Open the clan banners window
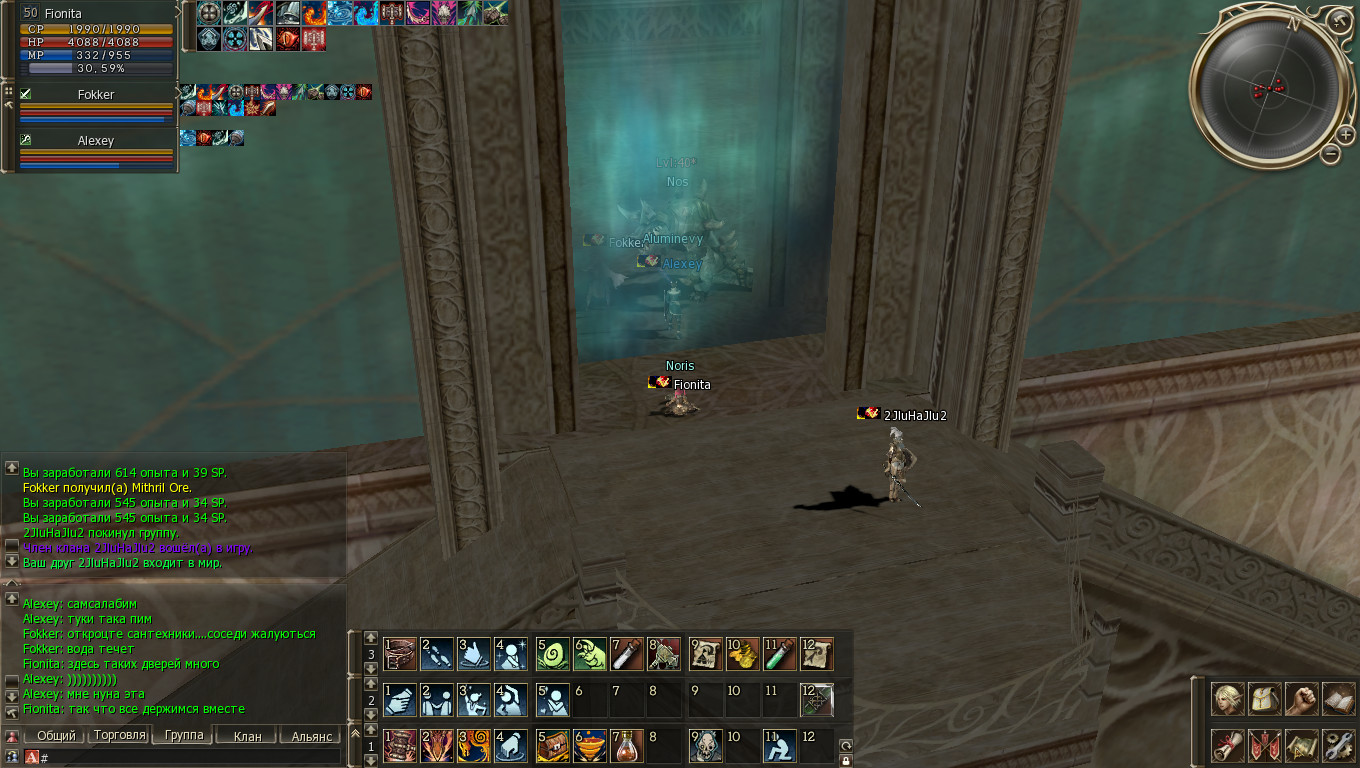 pyautogui.click(x=1264, y=745)
